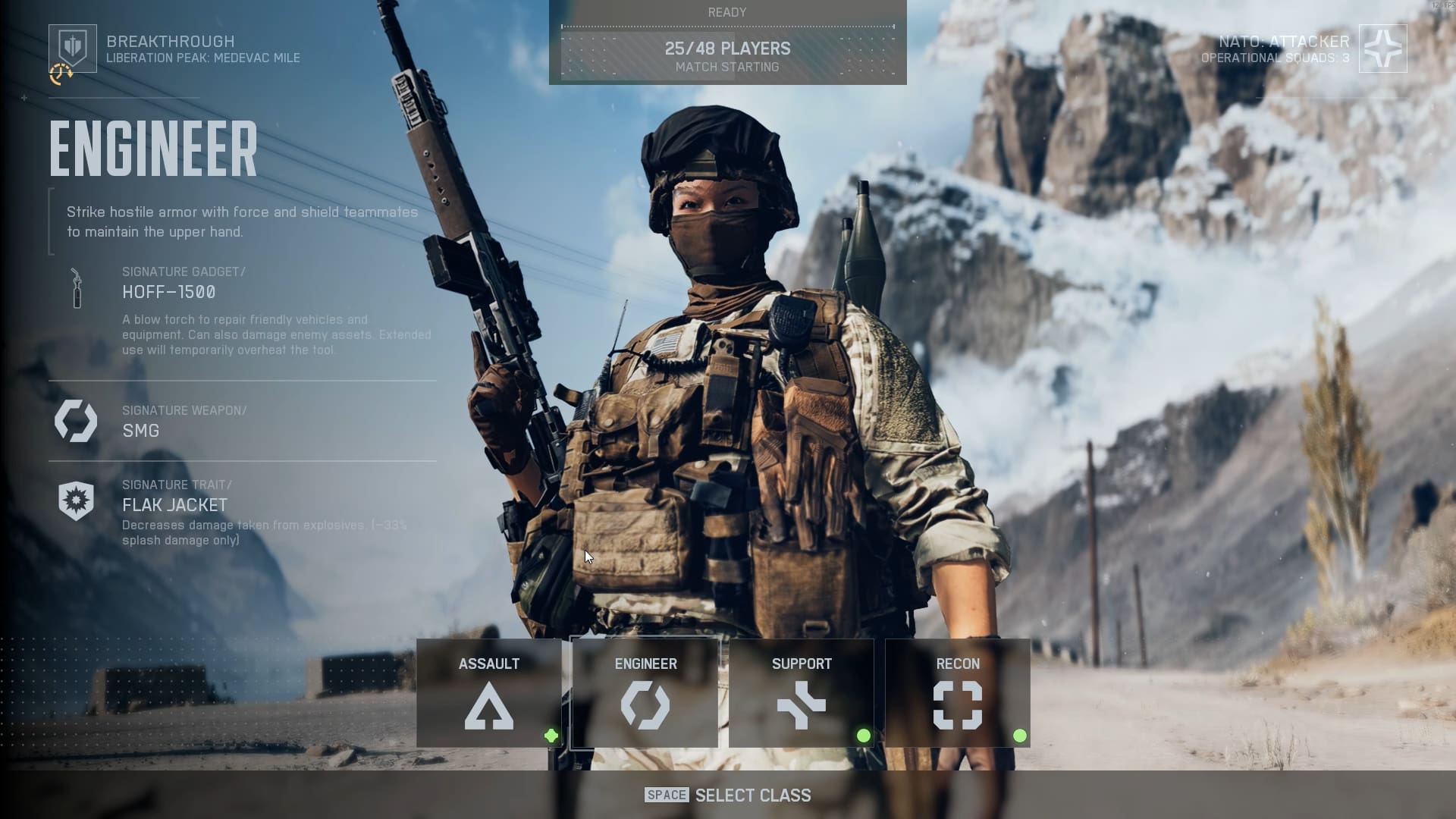Click the Engineer hexagon class icon
The height and width of the screenshot is (819, 1456).
tap(645, 704)
